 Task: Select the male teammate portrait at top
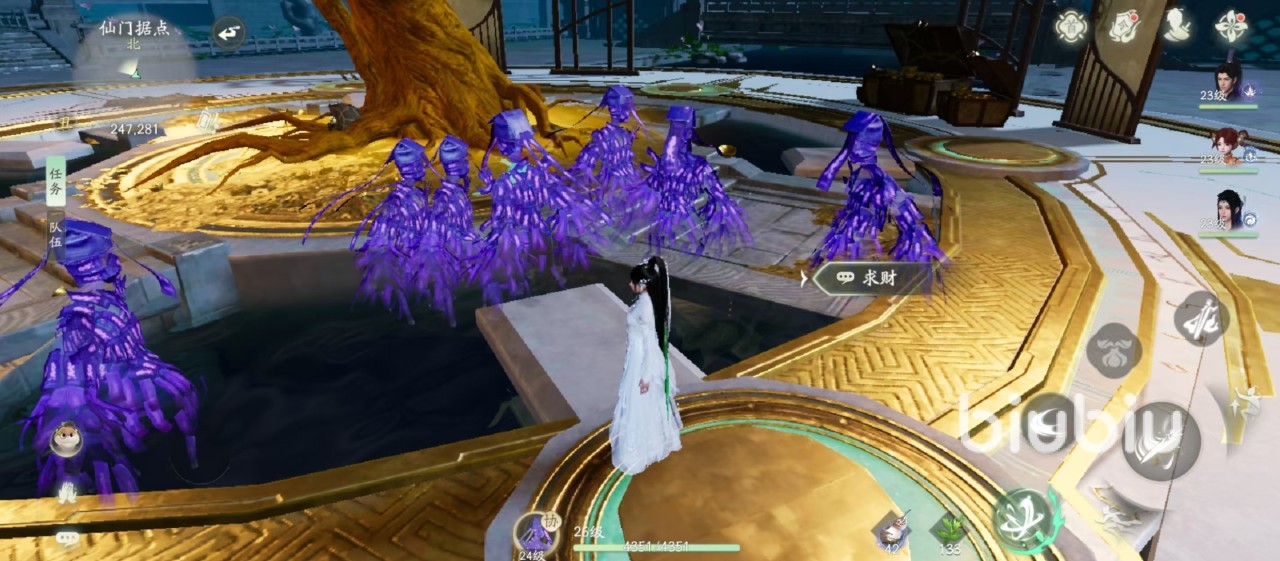1228,80
